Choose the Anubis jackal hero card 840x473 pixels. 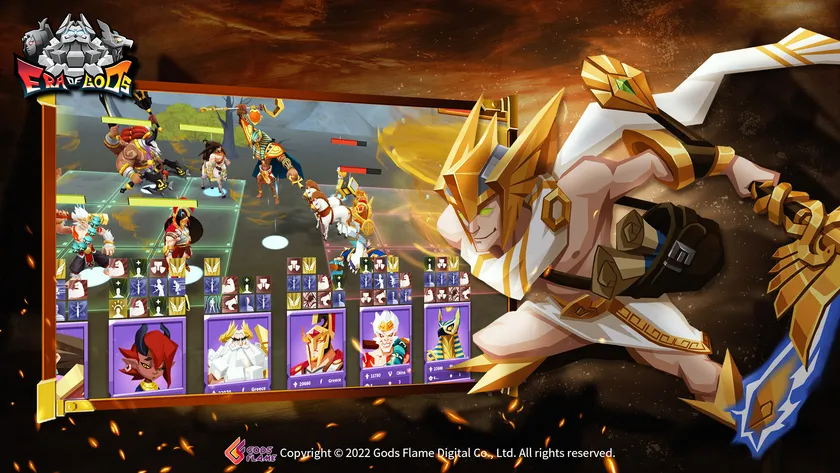tap(447, 343)
